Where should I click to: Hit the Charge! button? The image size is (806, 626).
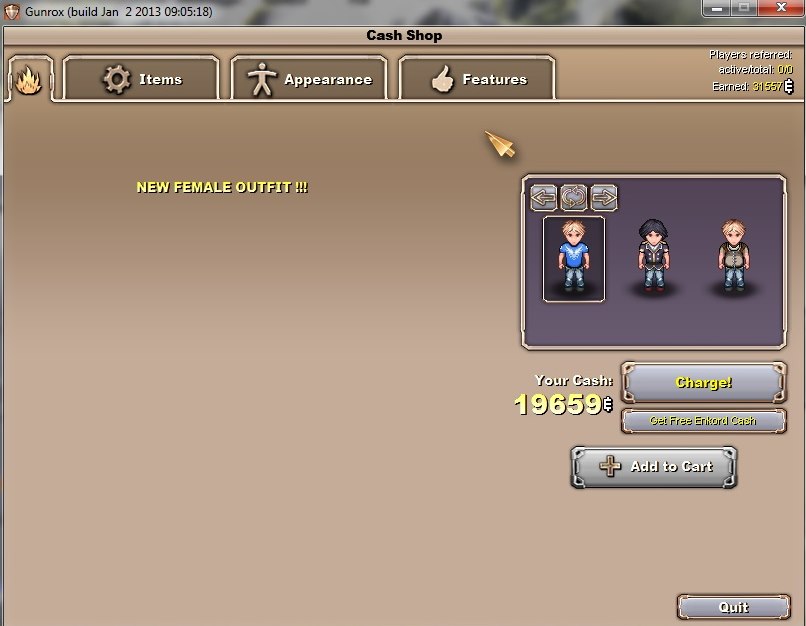pyautogui.click(x=703, y=383)
